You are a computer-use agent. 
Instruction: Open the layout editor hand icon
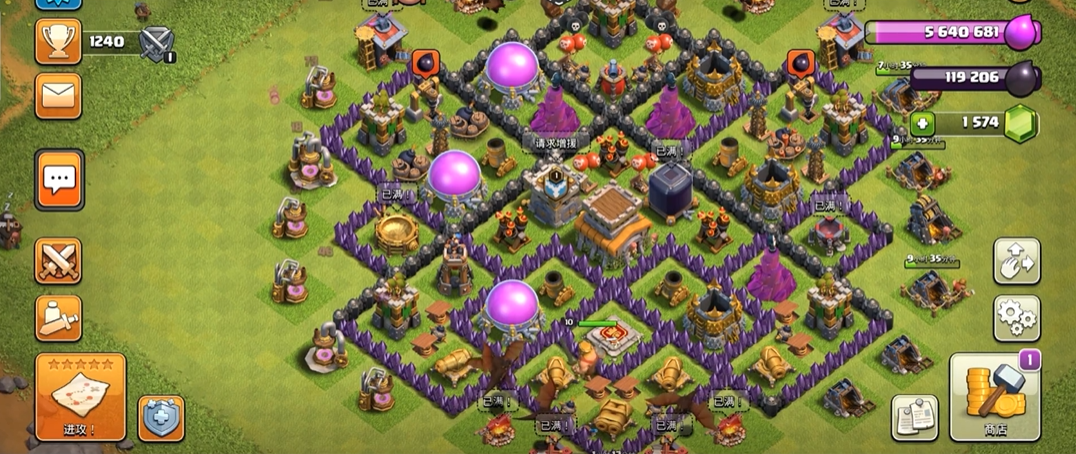click(1016, 260)
